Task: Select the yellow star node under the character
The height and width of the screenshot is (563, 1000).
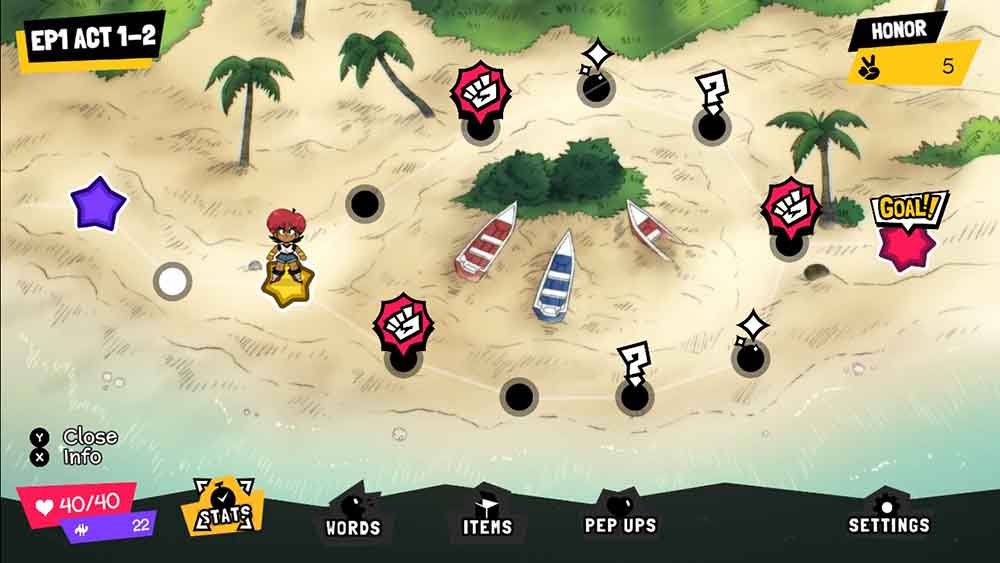Action: pos(284,285)
